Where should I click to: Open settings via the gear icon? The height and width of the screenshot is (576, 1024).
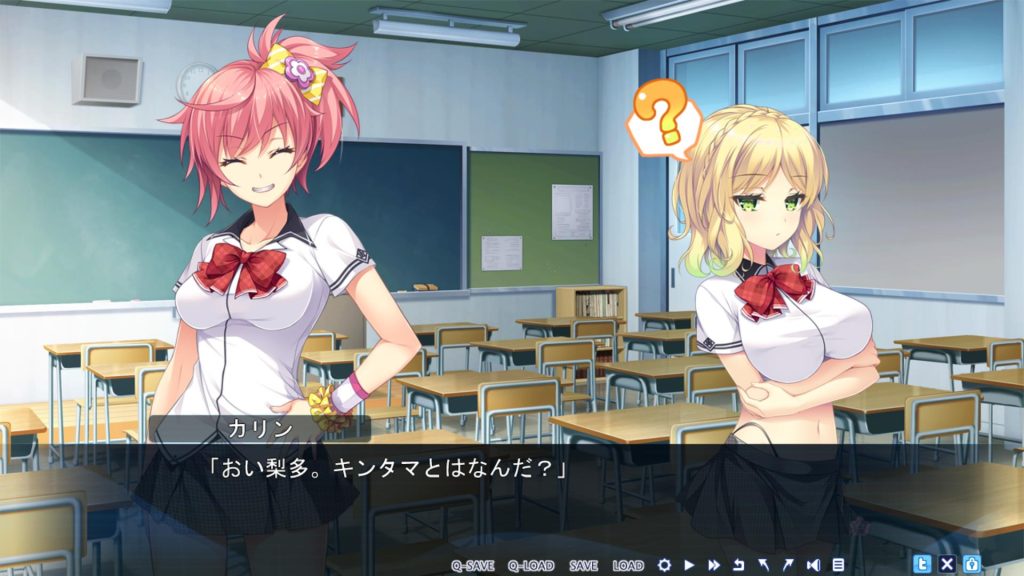(664, 565)
